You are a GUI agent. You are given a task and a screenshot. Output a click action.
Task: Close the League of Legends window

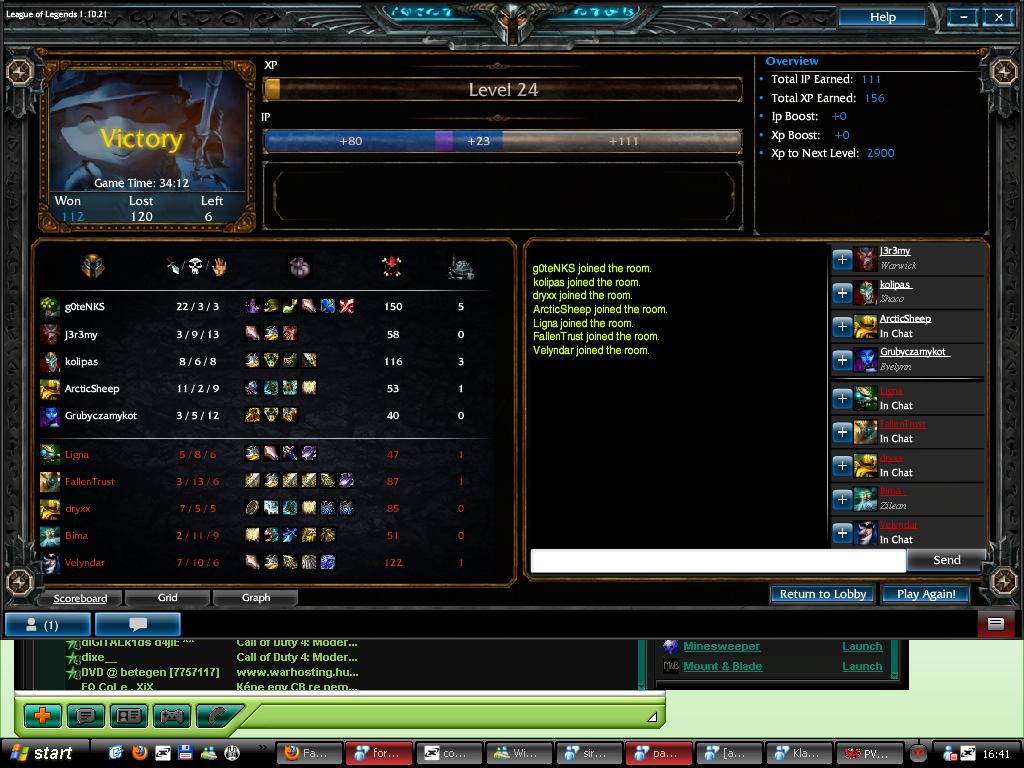click(998, 17)
